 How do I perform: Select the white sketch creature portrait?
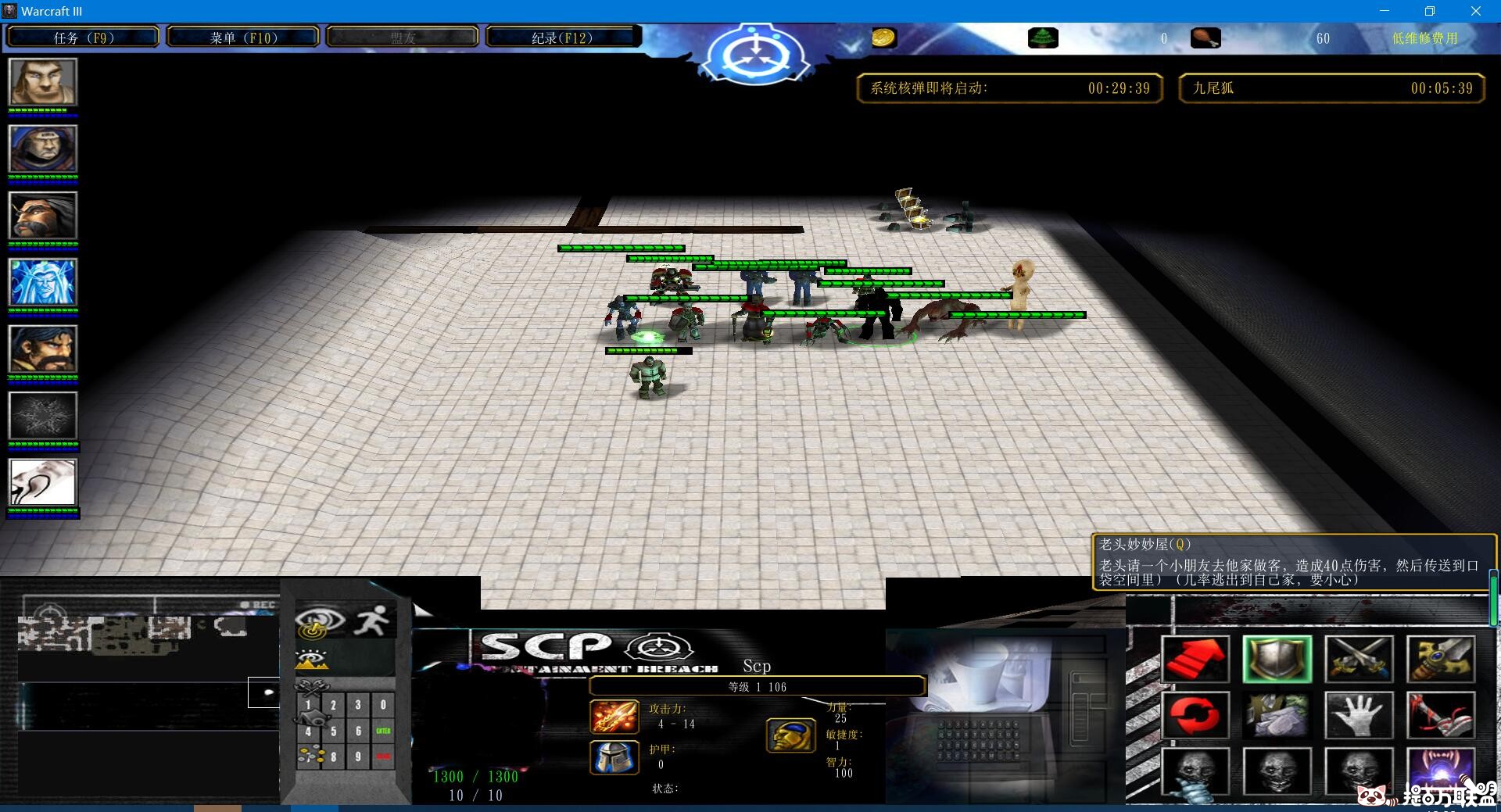click(x=43, y=482)
